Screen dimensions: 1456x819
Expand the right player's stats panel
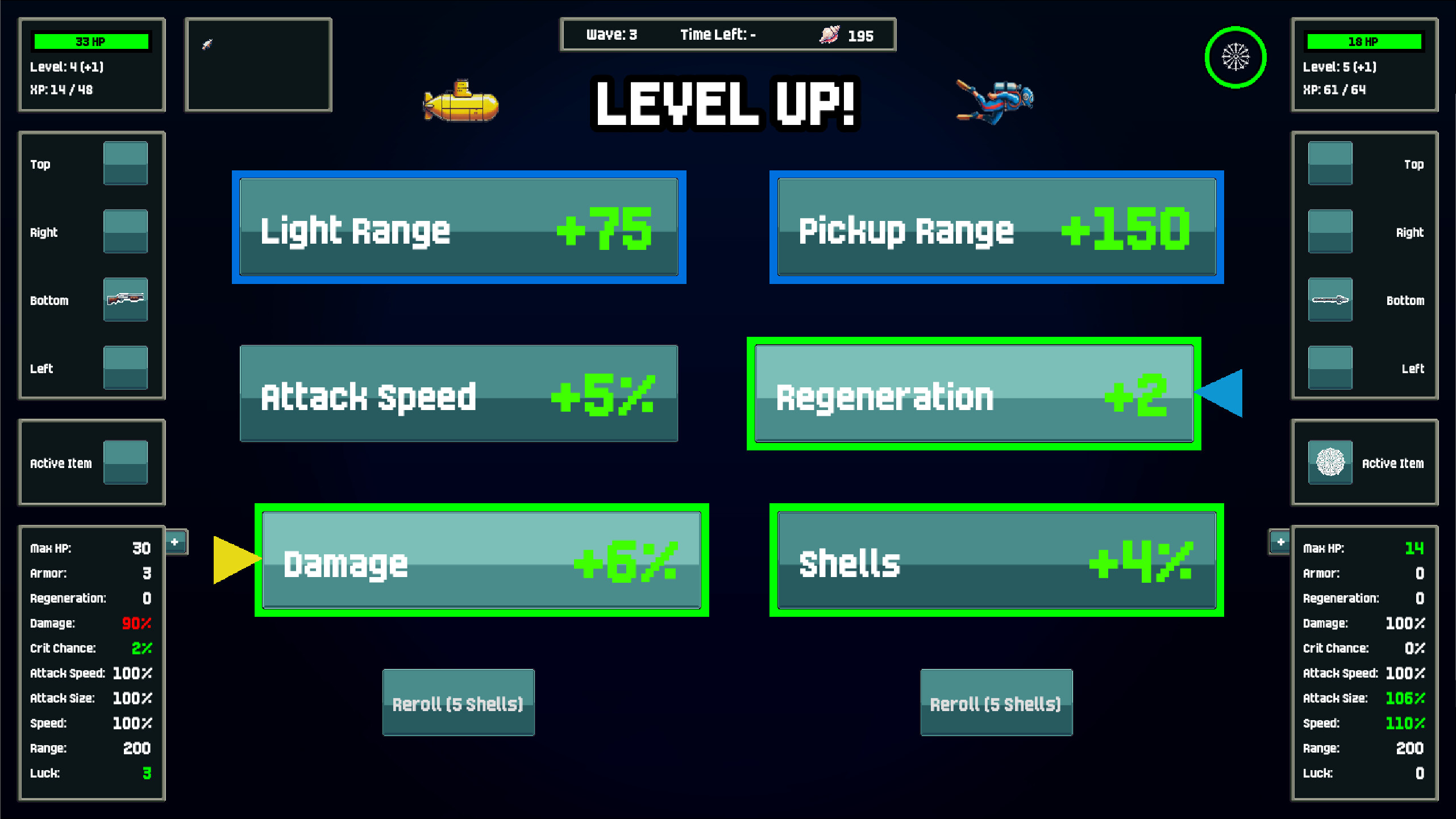[x=1280, y=542]
